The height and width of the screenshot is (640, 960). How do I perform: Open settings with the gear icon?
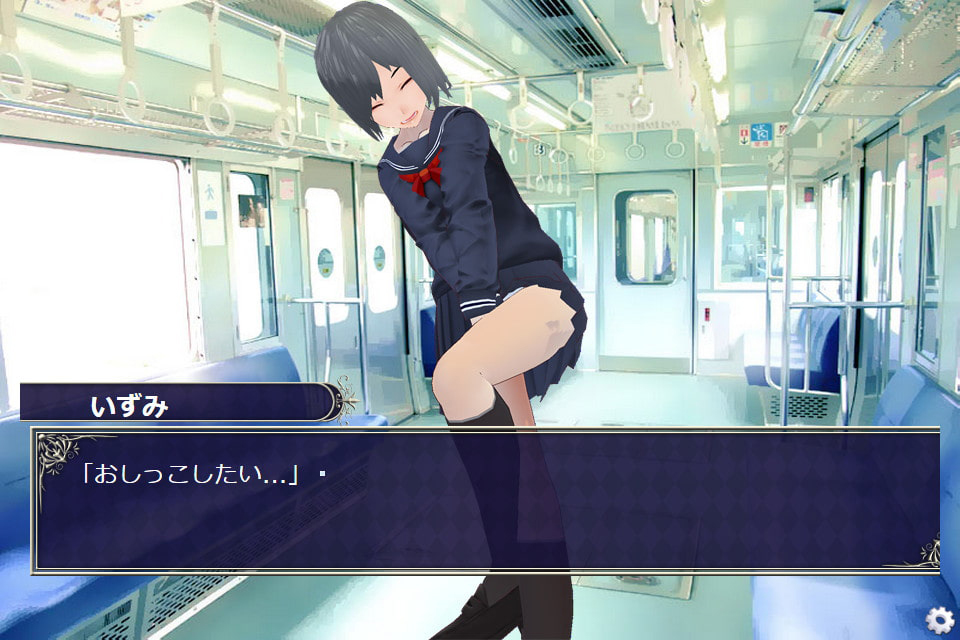point(938,620)
